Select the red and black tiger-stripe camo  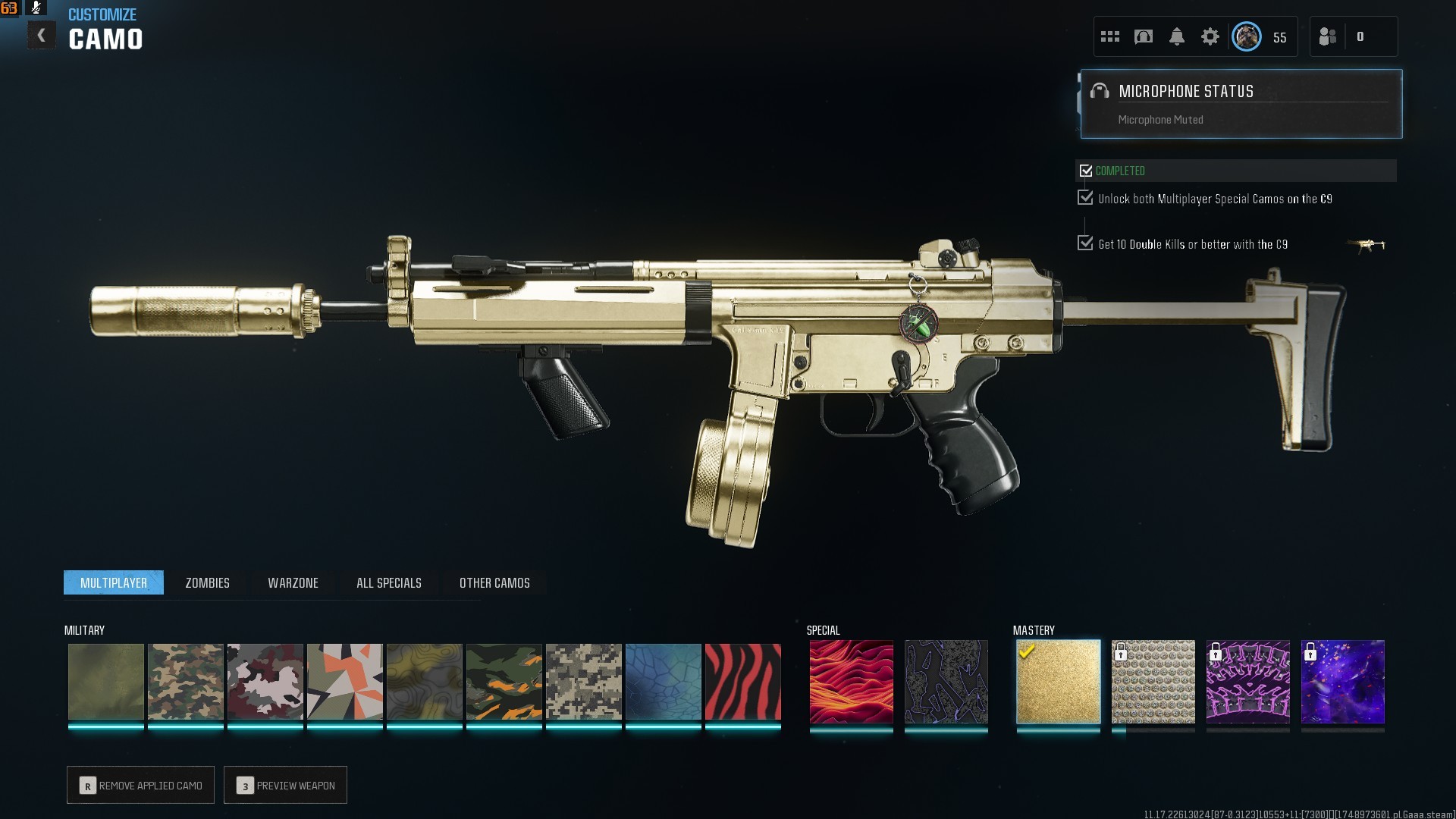[x=742, y=682]
